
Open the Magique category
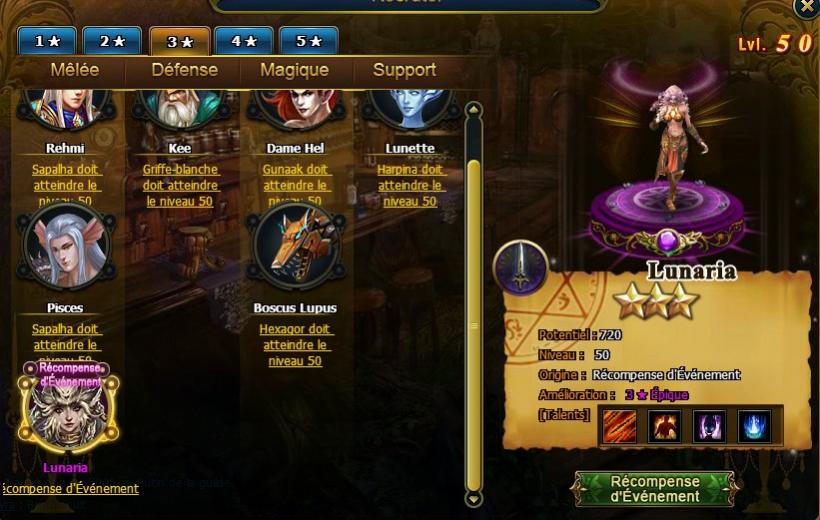tap(294, 70)
